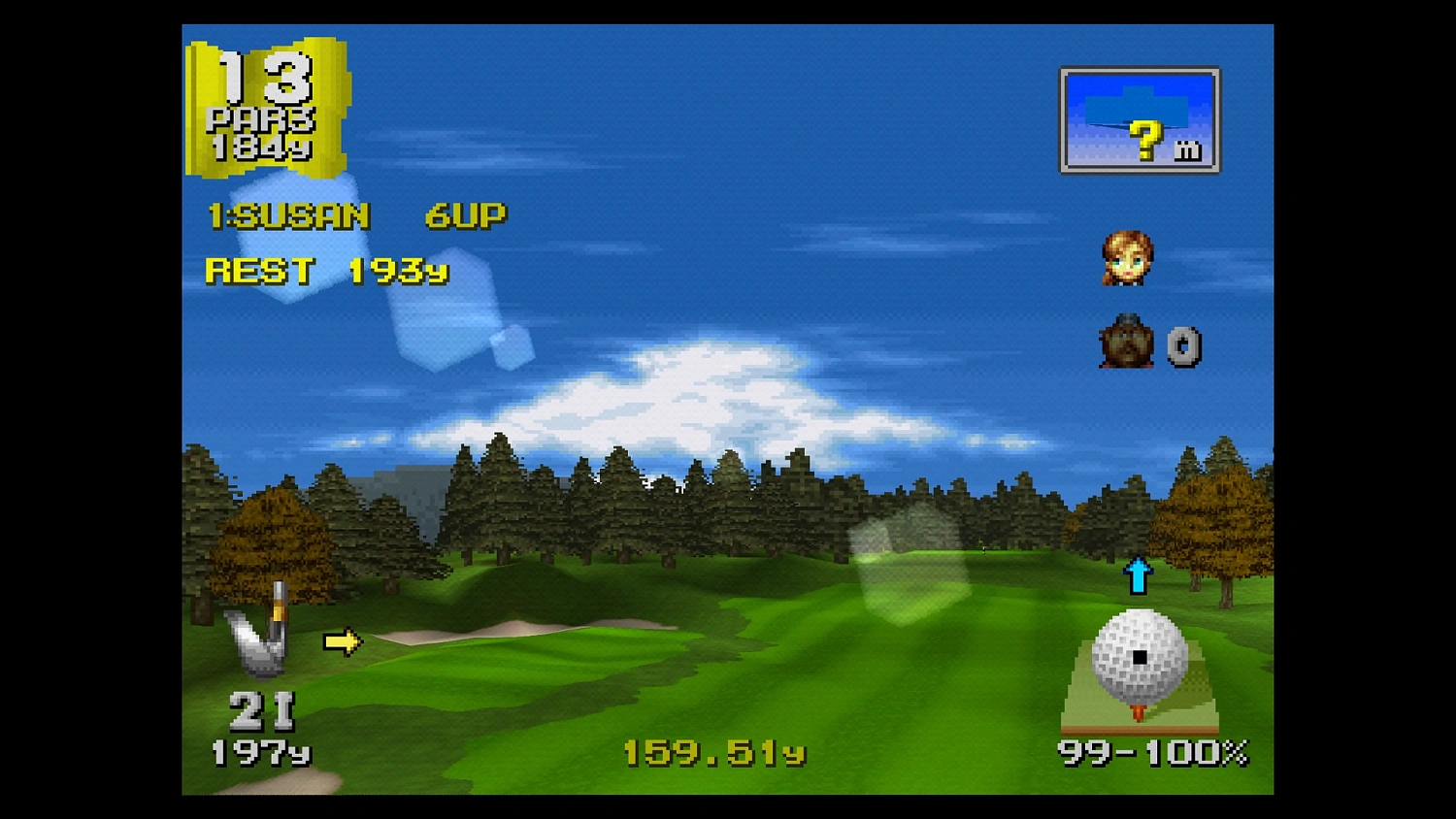Viewport: 1456px width, 819px height.
Task: Open the course minimap with question mark
Action: [1139, 119]
